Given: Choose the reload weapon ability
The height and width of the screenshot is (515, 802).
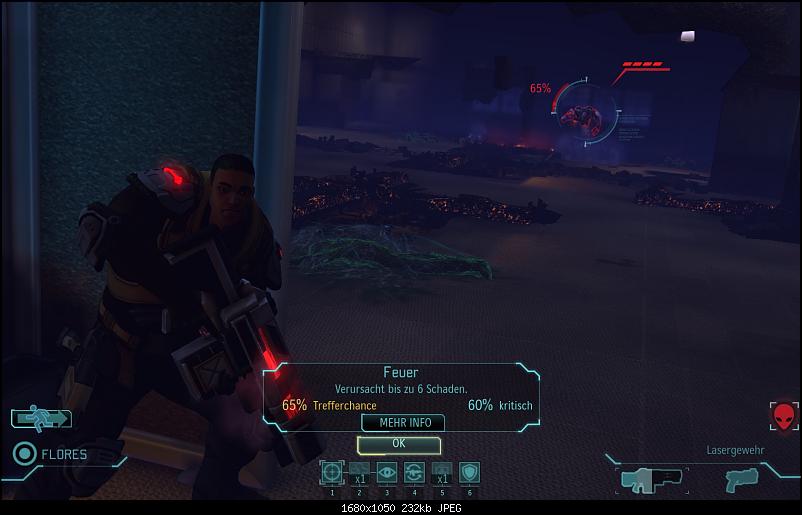Looking at the screenshot, I should click(x=414, y=472).
